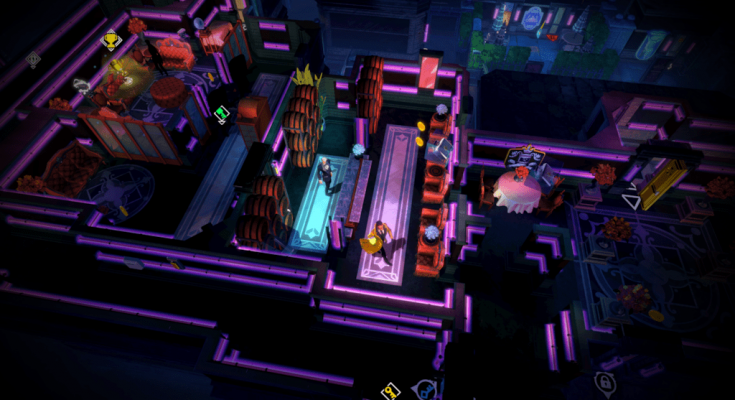Select the grey padlock marker
The height and width of the screenshot is (400, 735).
point(604,381)
